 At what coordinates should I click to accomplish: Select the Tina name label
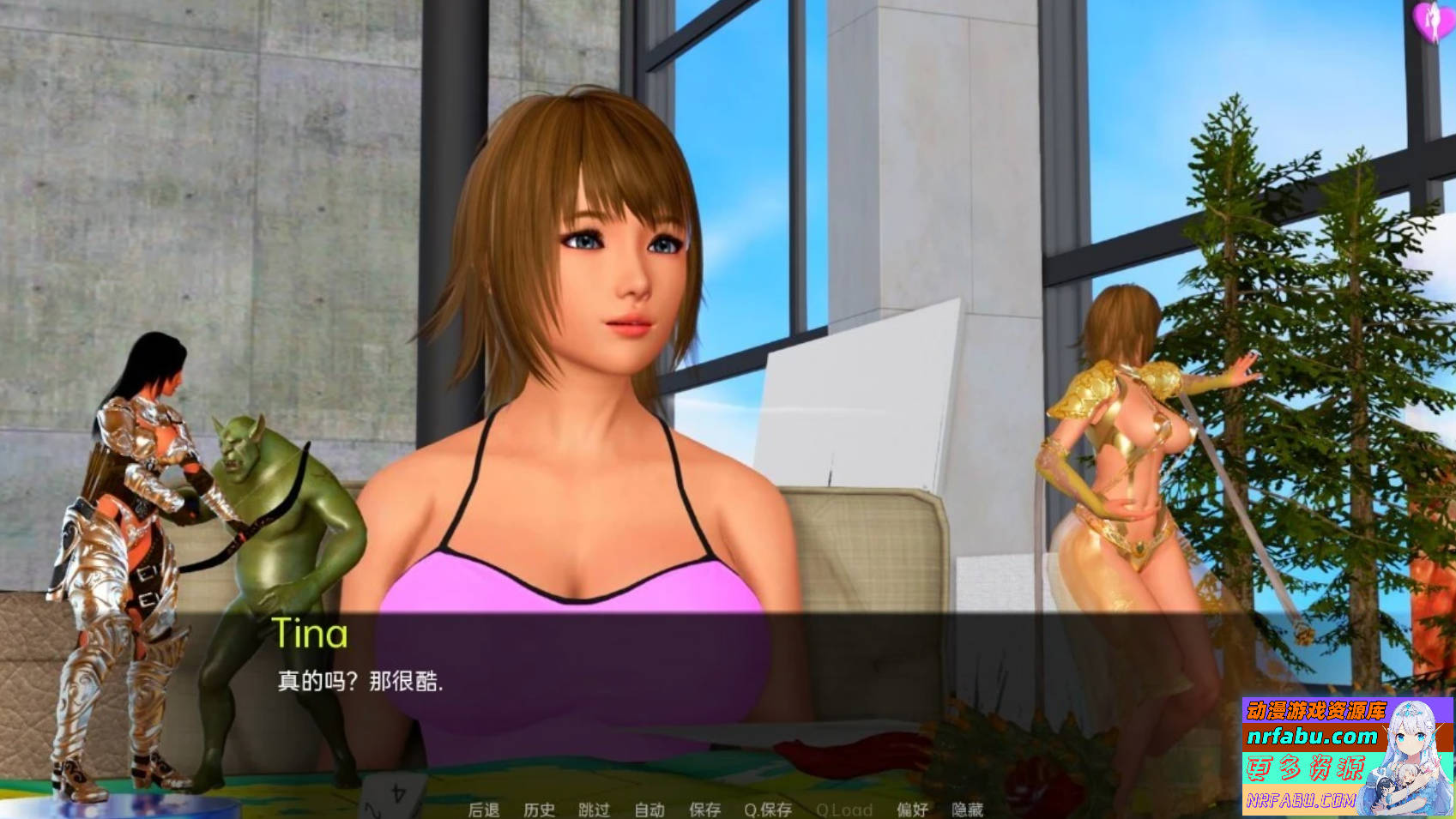tap(311, 635)
